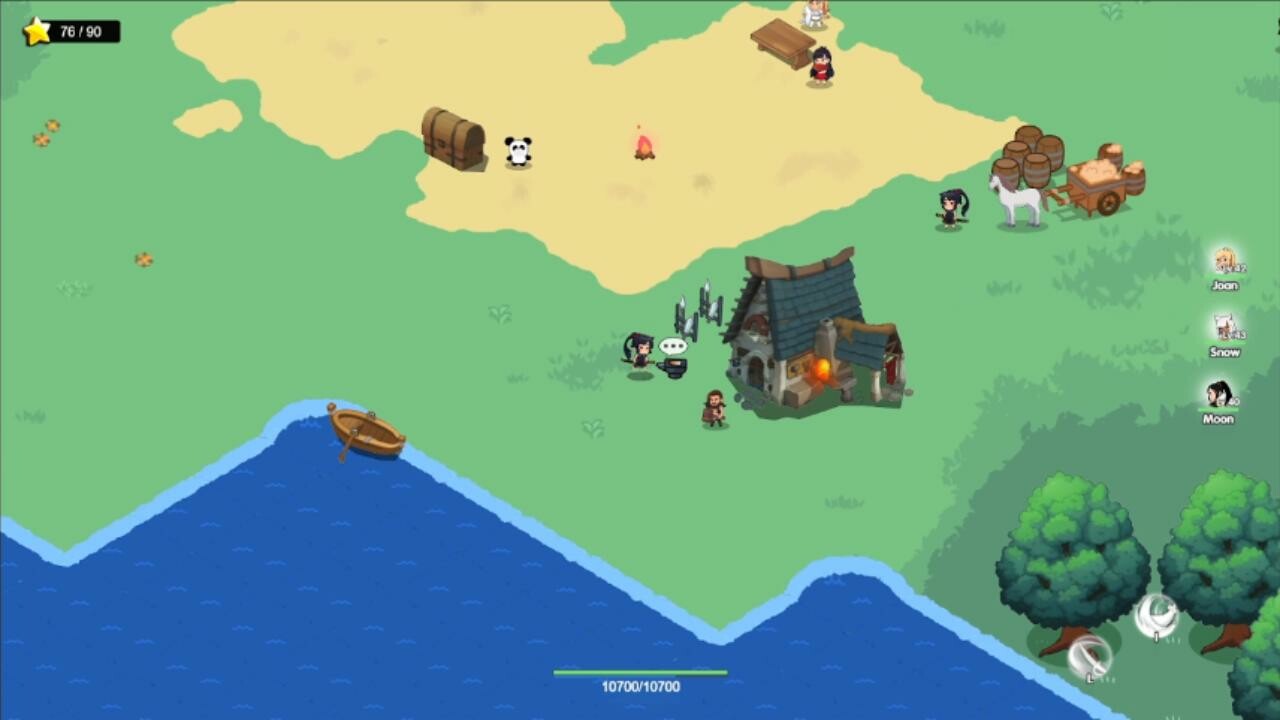Click the star counter showing 76/90
Image resolution: width=1280 pixels, height=720 pixels.
click(65, 30)
